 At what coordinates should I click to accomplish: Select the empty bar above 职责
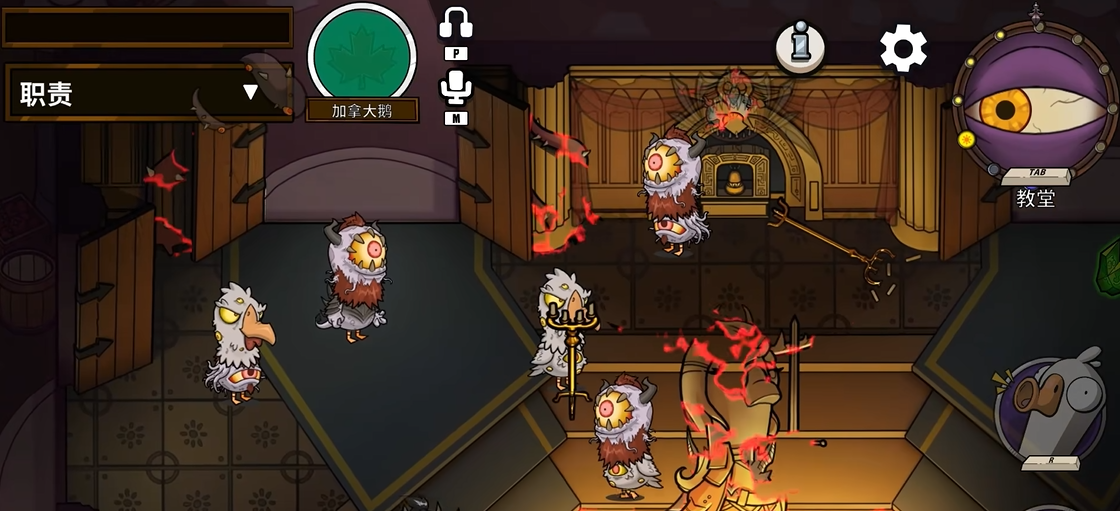click(148, 27)
